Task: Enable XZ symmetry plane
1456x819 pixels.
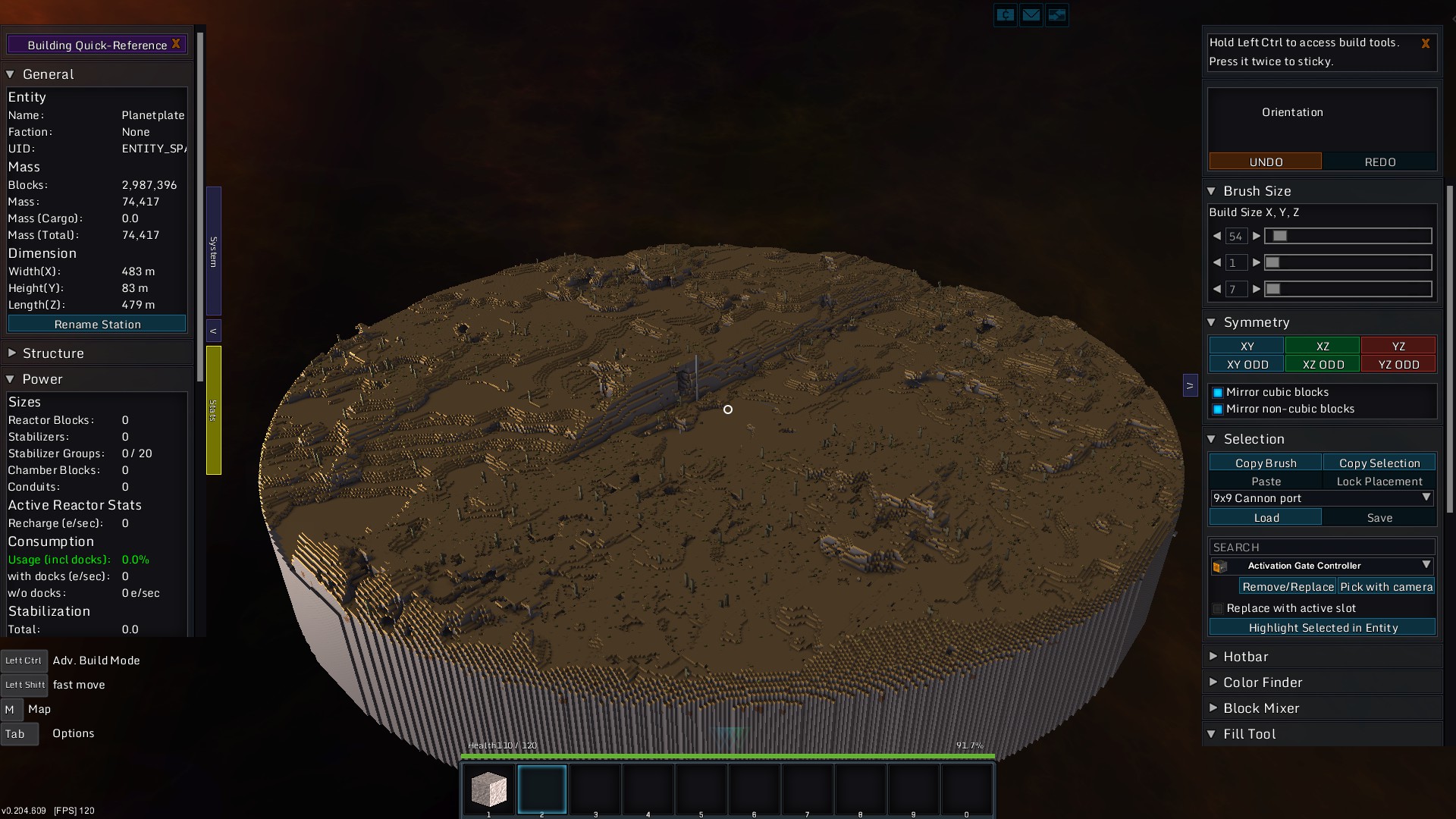Action: [1322, 346]
